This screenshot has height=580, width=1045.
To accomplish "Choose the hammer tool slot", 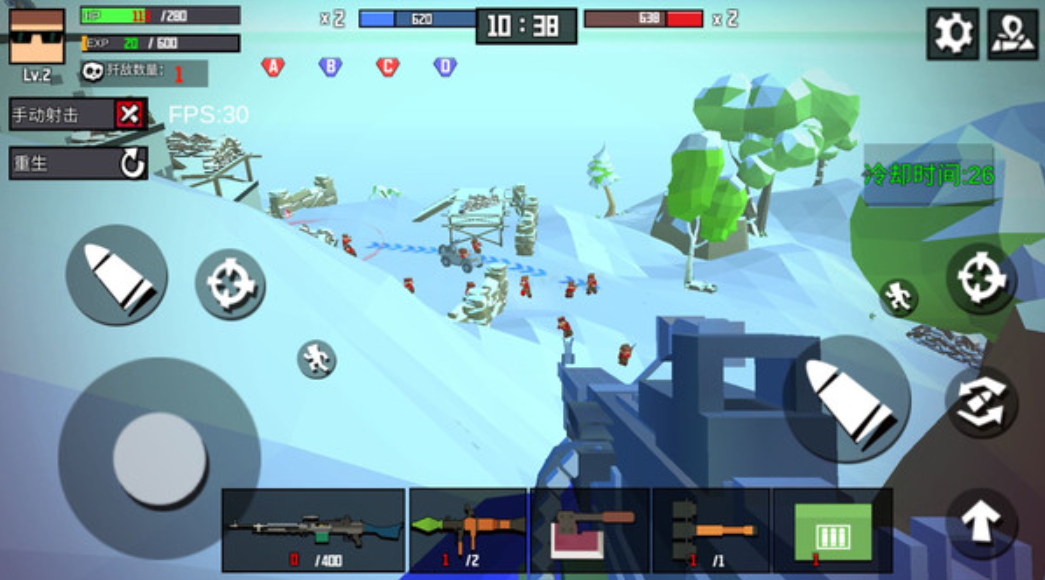I will (590, 530).
